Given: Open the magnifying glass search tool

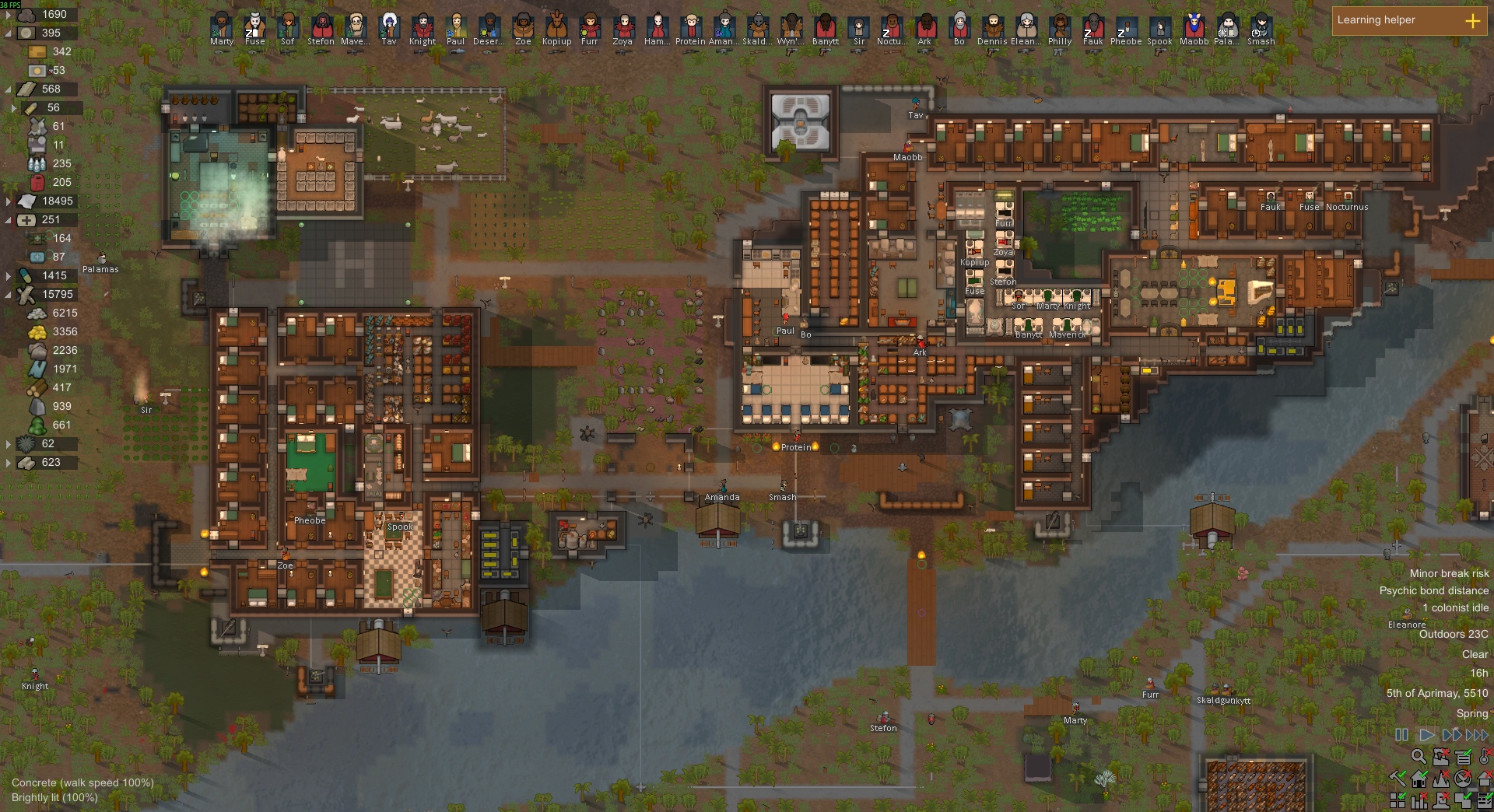Looking at the screenshot, I should tap(1419, 756).
